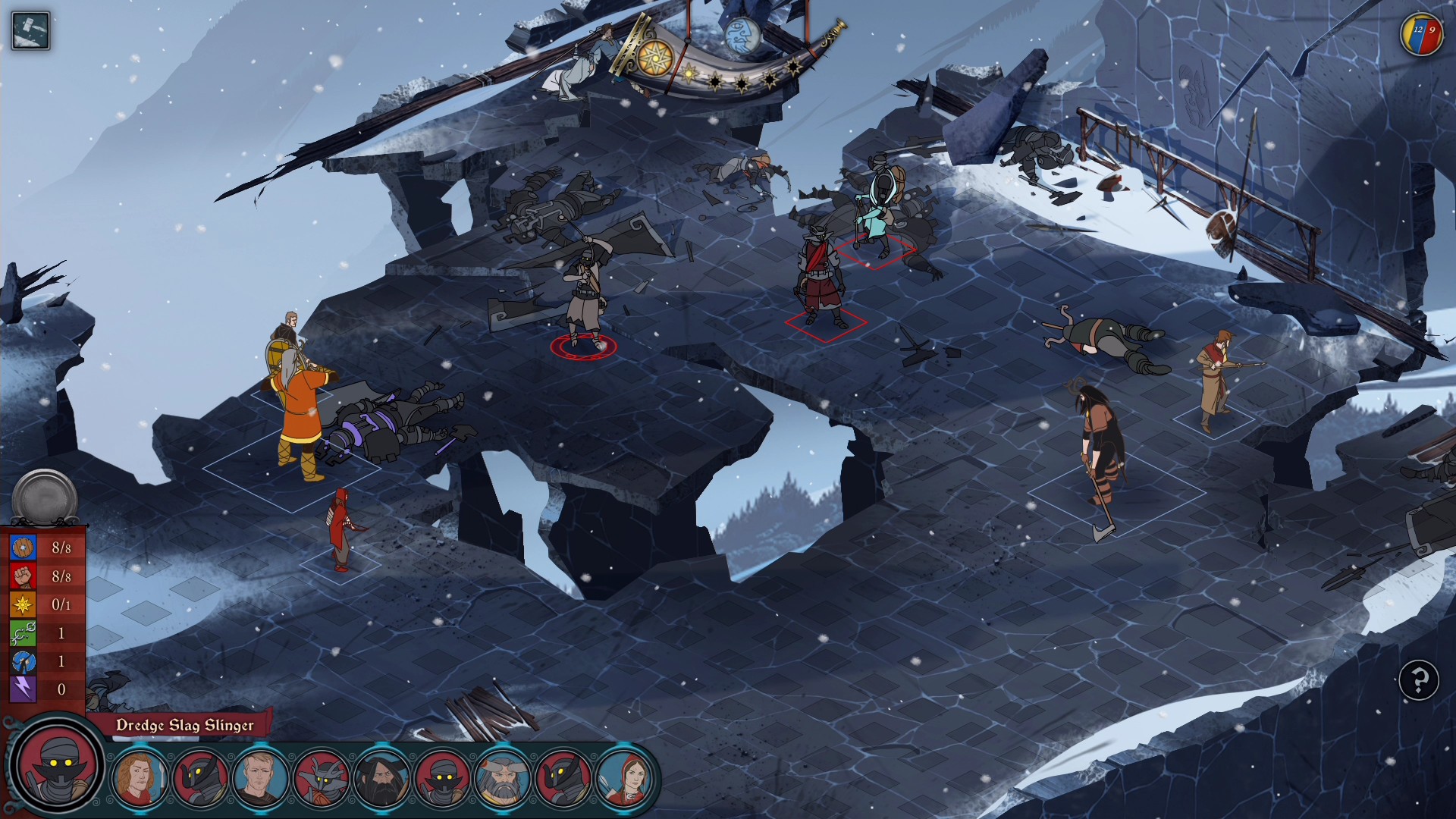Click the yellow star willpower stat icon
This screenshot has width=1456, height=819.
23,604
